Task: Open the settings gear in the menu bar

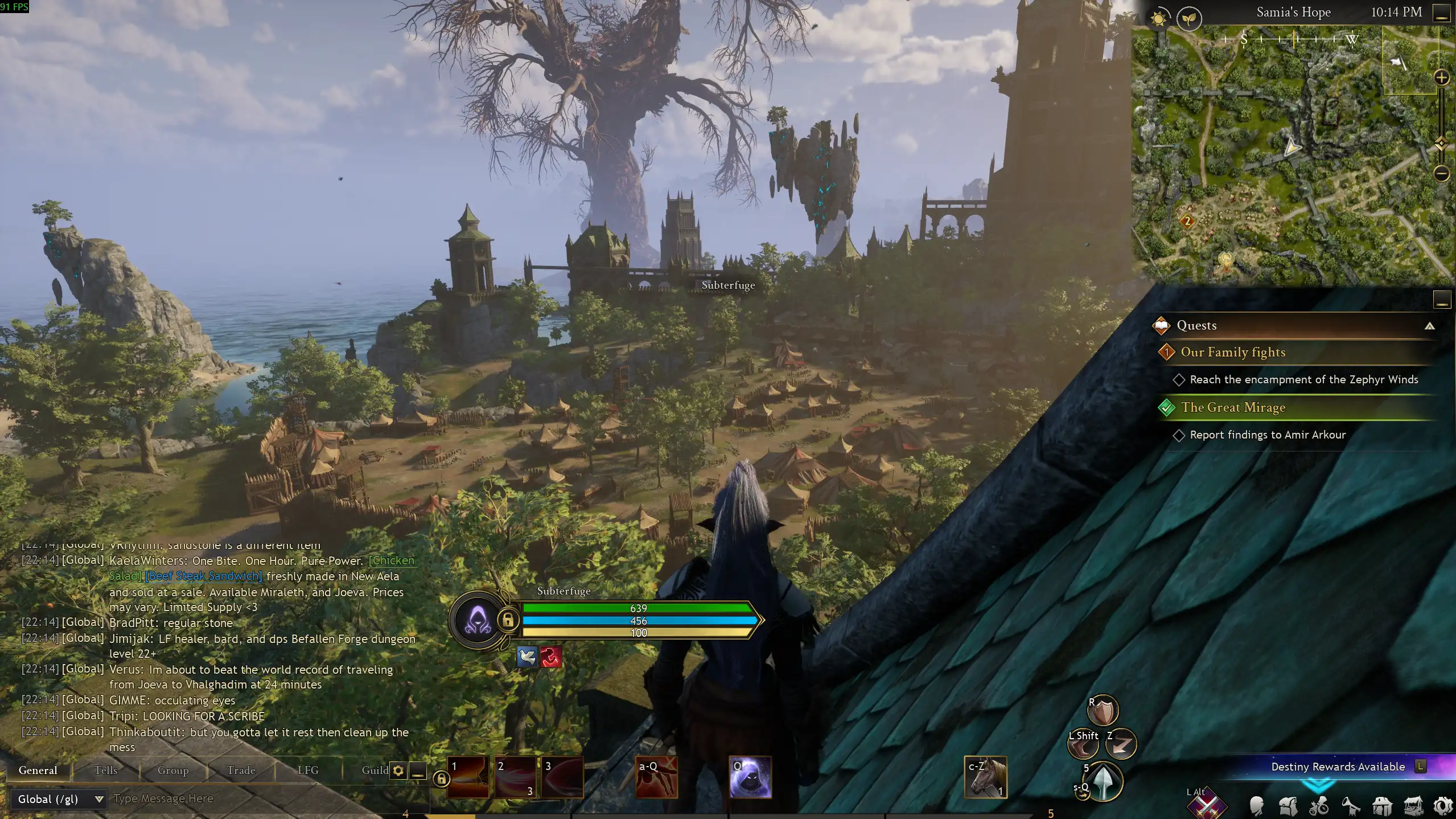Action: coord(1443,805)
